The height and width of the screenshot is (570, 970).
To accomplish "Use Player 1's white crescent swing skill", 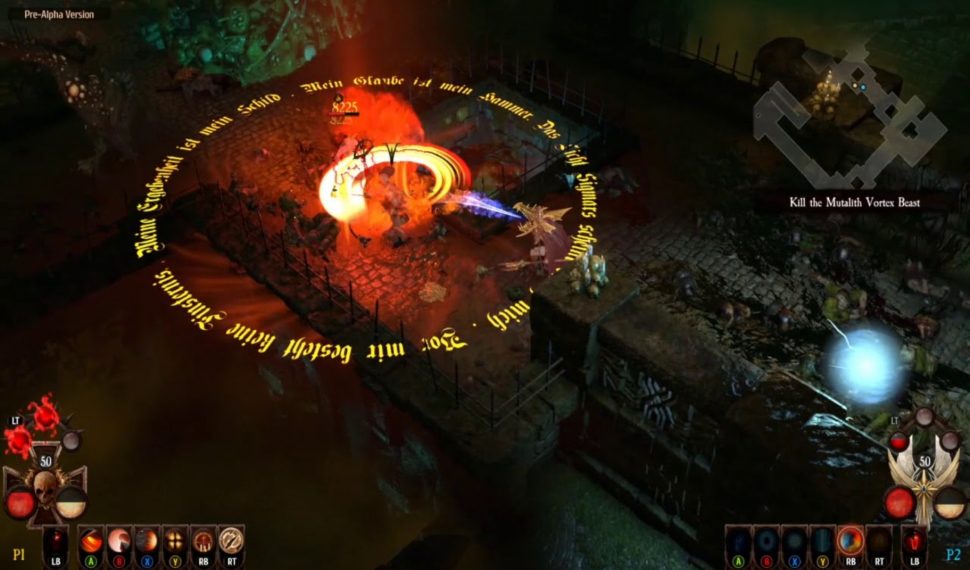I will (x=119, y=540).
